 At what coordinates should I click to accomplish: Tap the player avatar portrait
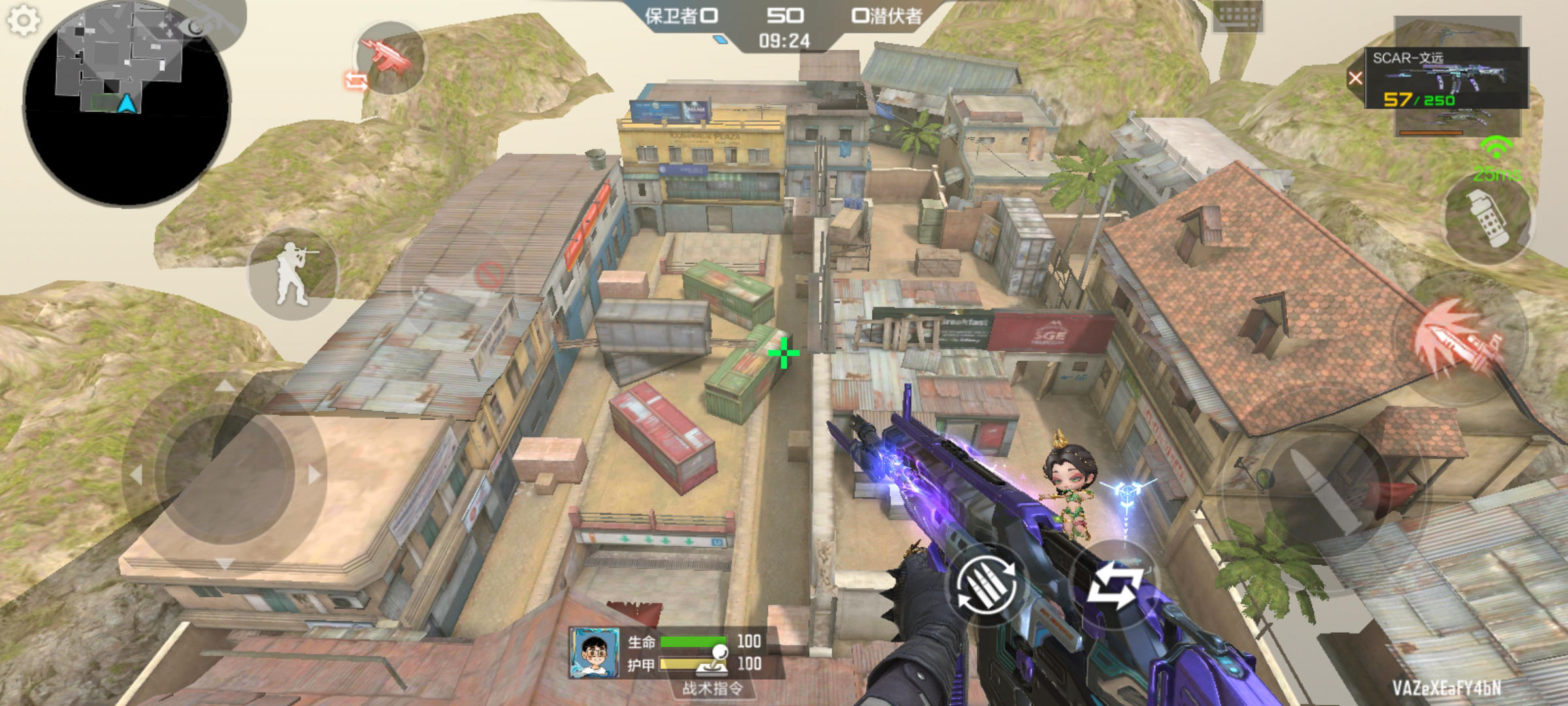coord(594,653)
